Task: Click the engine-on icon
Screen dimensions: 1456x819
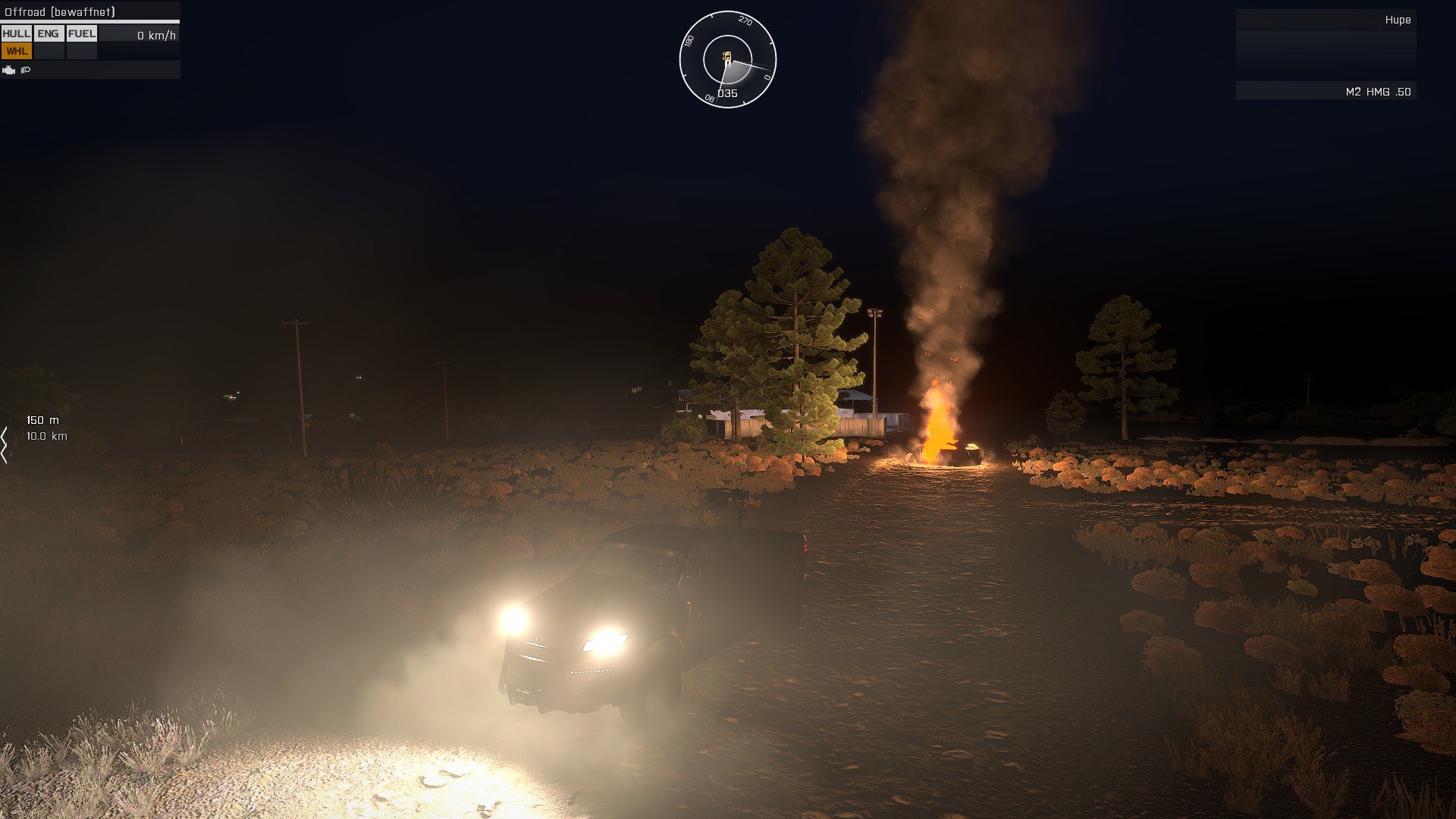Action: pos(9,71)
